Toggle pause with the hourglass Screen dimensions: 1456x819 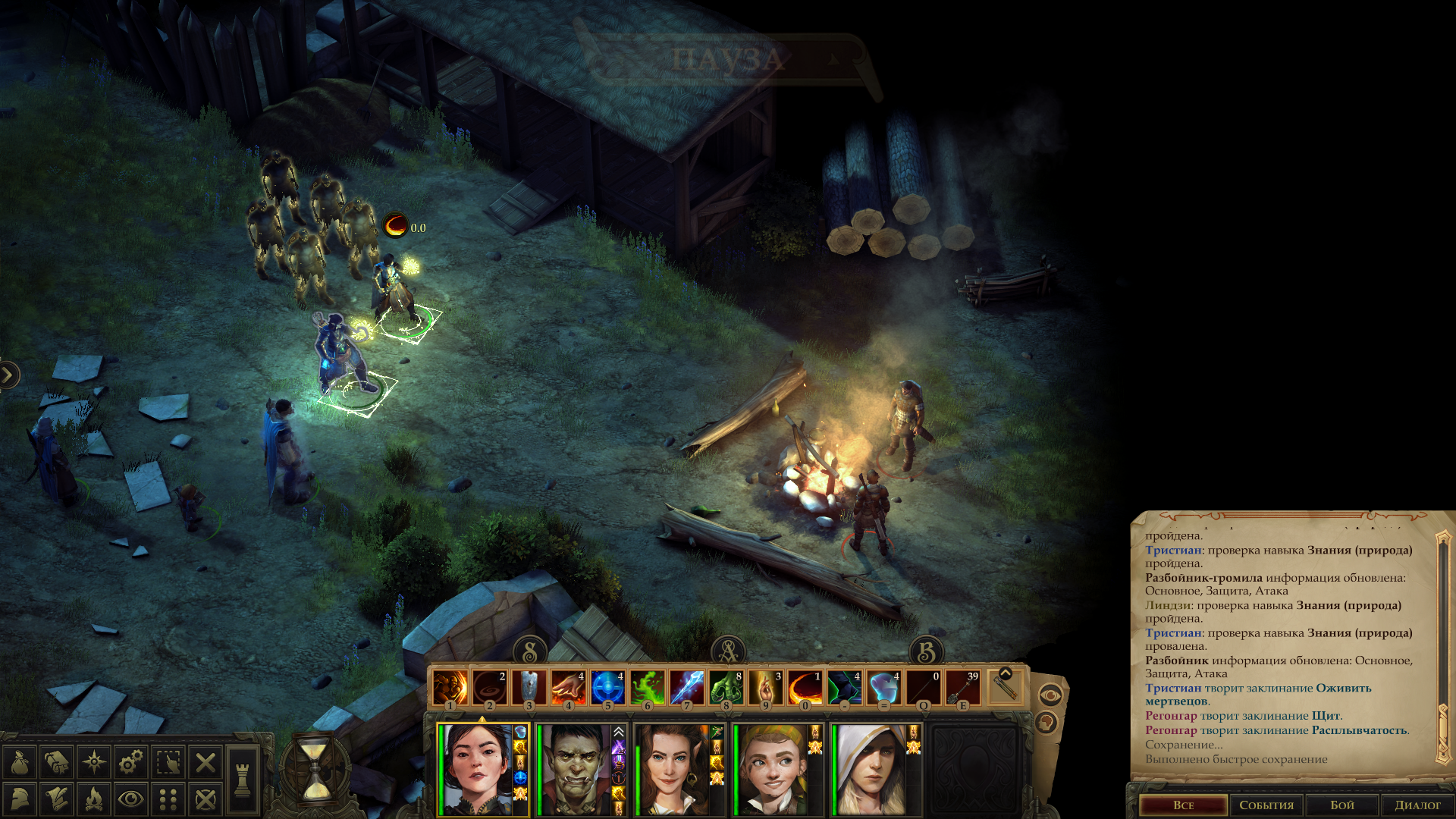(316, 770)
